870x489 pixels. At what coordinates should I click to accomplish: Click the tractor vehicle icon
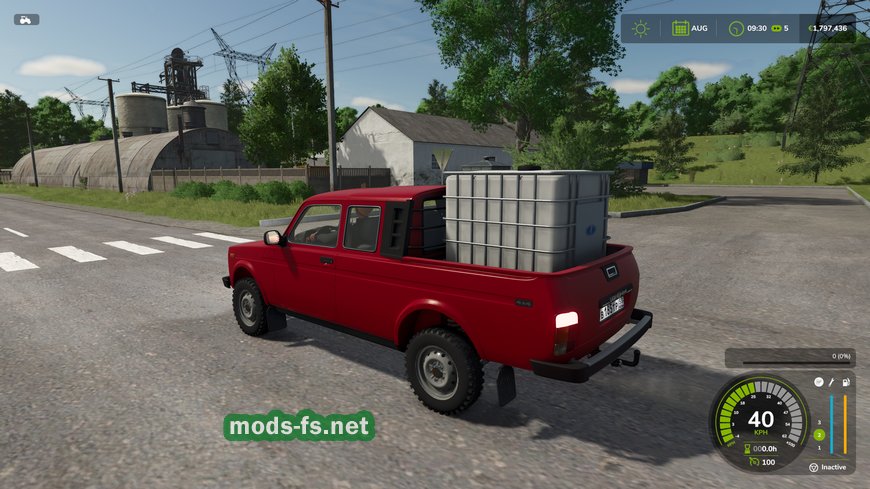point(26,19)
